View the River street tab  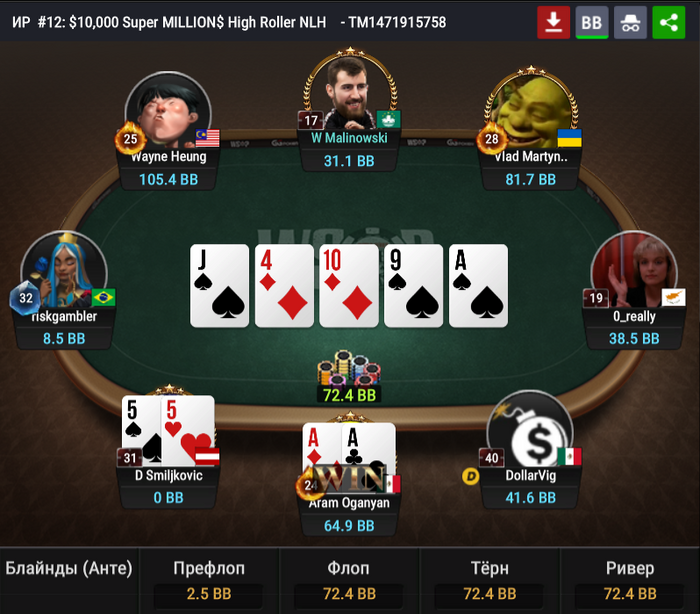630,581
